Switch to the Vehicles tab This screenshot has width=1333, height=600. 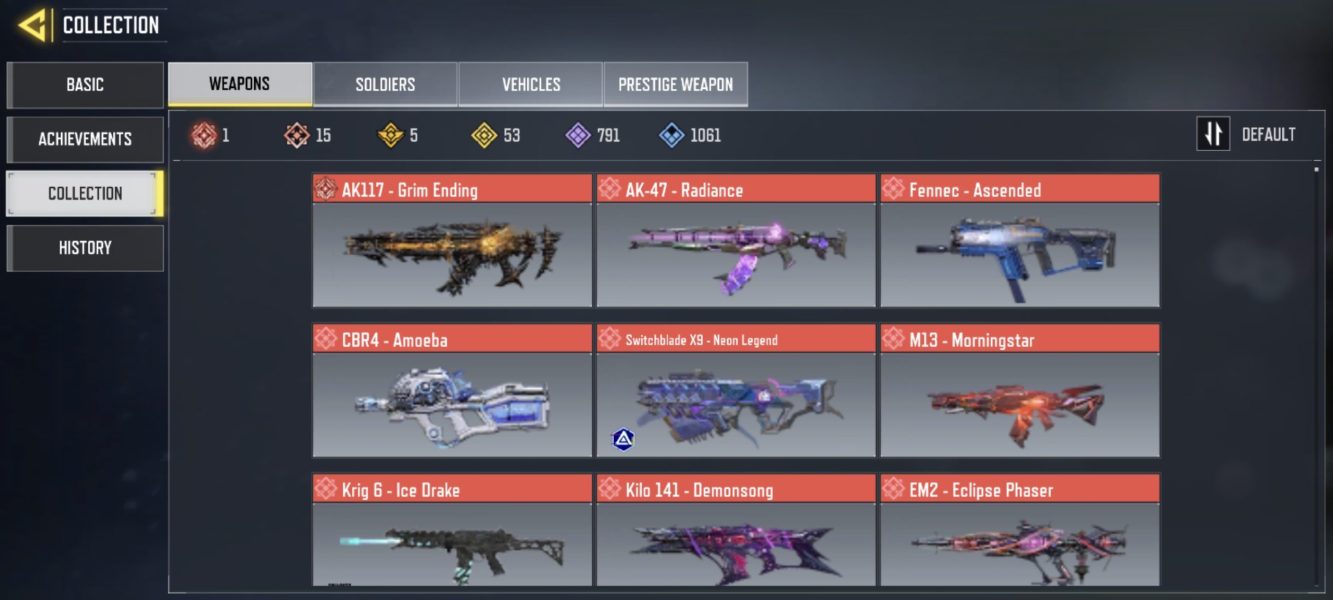pos(531,84)
